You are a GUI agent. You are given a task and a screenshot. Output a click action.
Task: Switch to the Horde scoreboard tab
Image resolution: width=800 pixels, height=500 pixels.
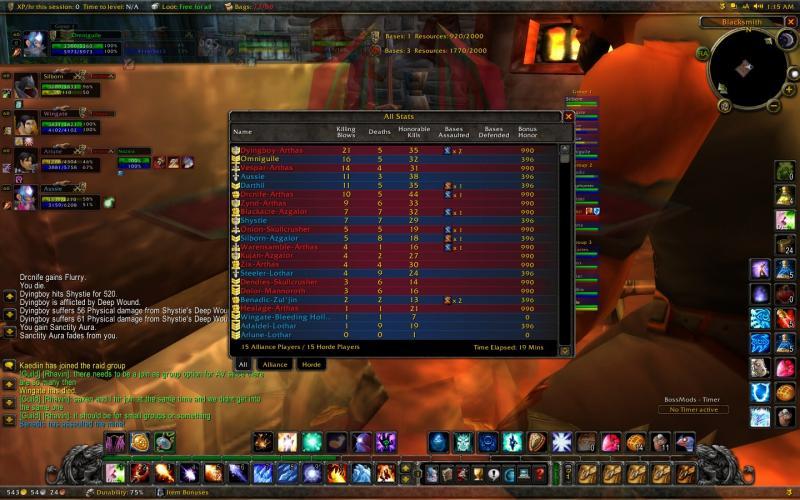tap(312, 365)
